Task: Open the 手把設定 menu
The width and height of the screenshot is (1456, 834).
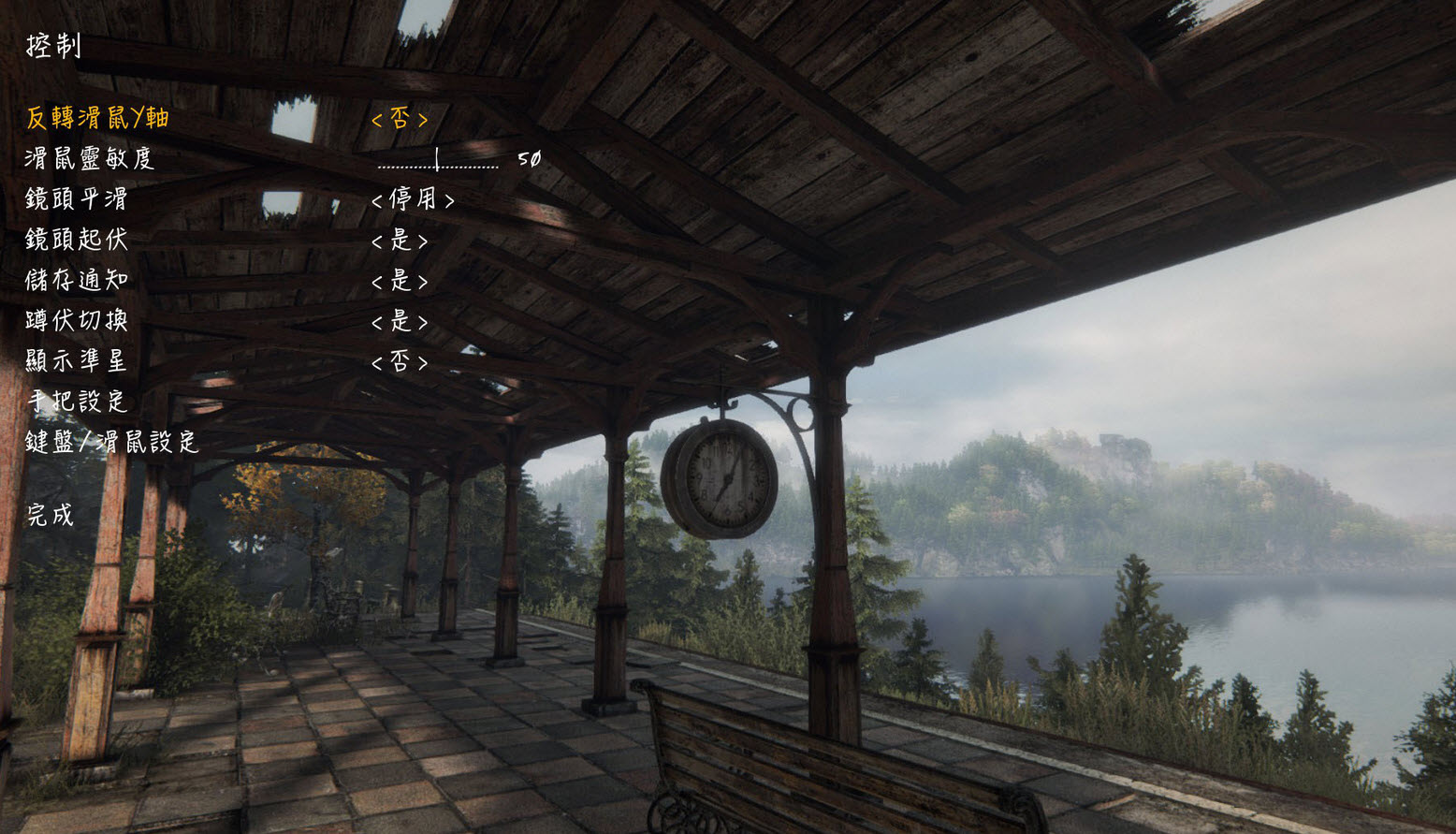Action: (x=77, y=402)
